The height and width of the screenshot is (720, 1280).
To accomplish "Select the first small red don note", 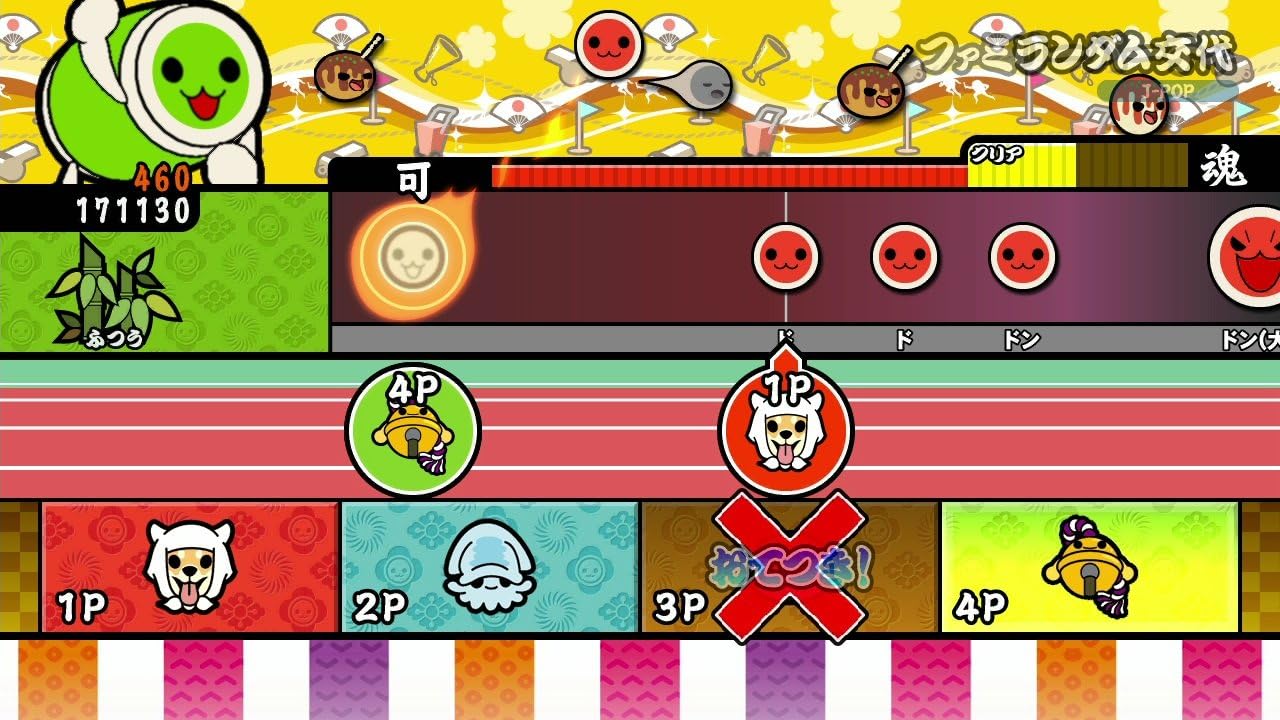I will pyautogui.click(x=788, y=260).
